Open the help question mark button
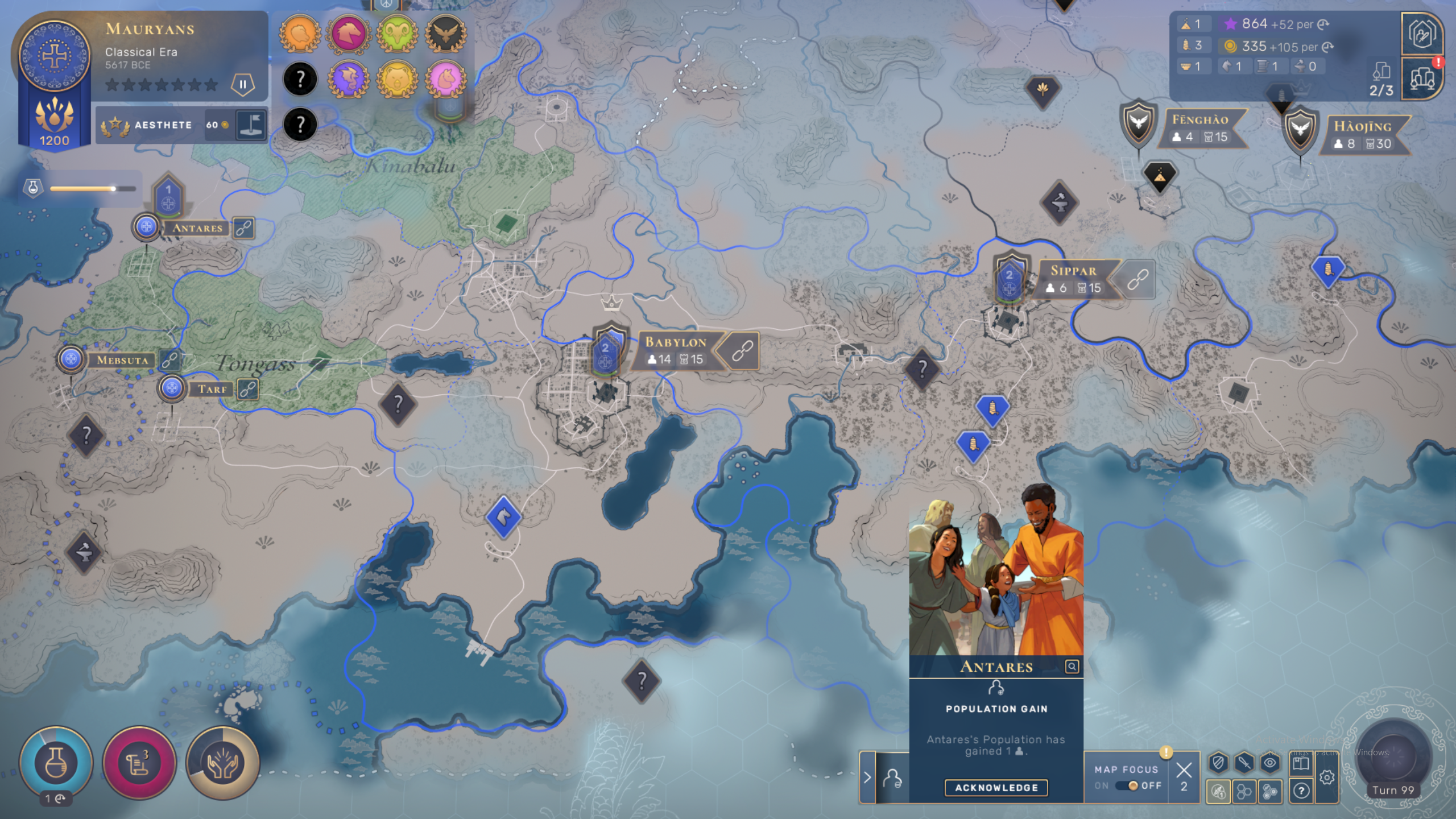Viewport: 1456px width, 819px height. (x=1301, y=790)
